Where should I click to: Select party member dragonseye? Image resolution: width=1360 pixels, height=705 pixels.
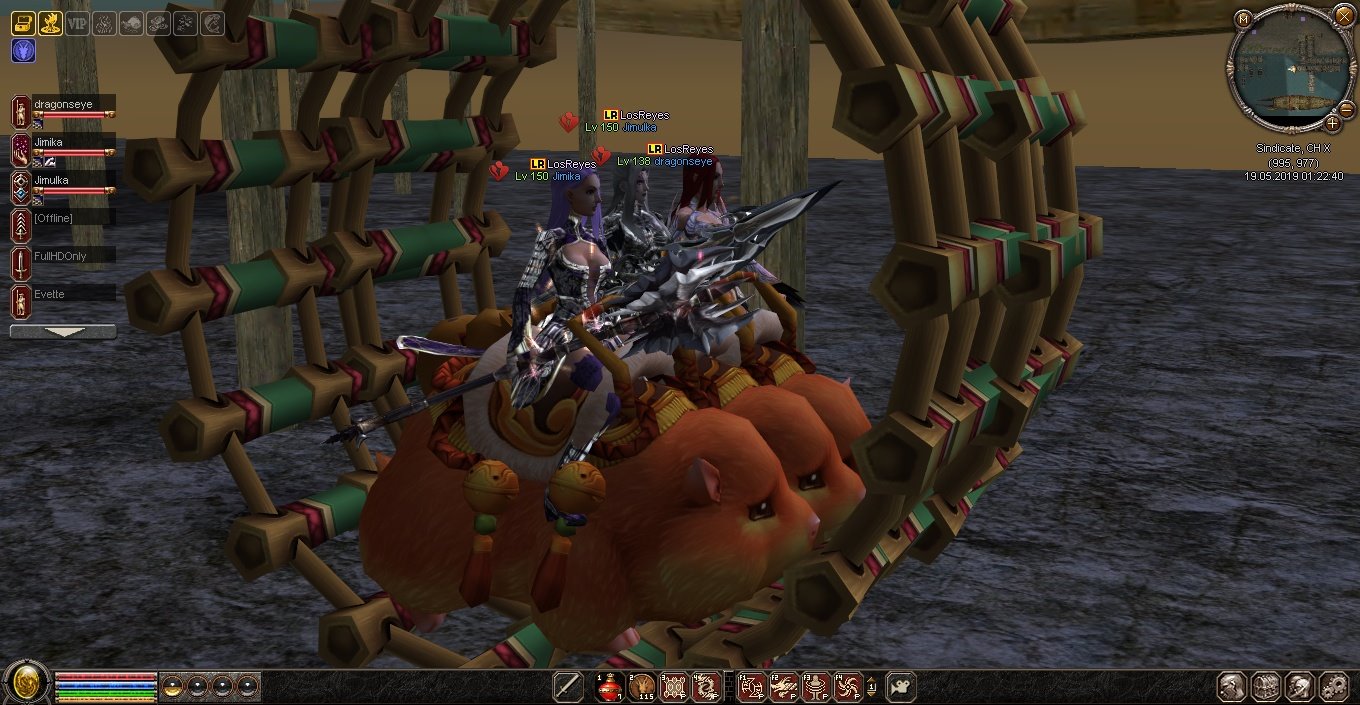[x=62, y=103]
